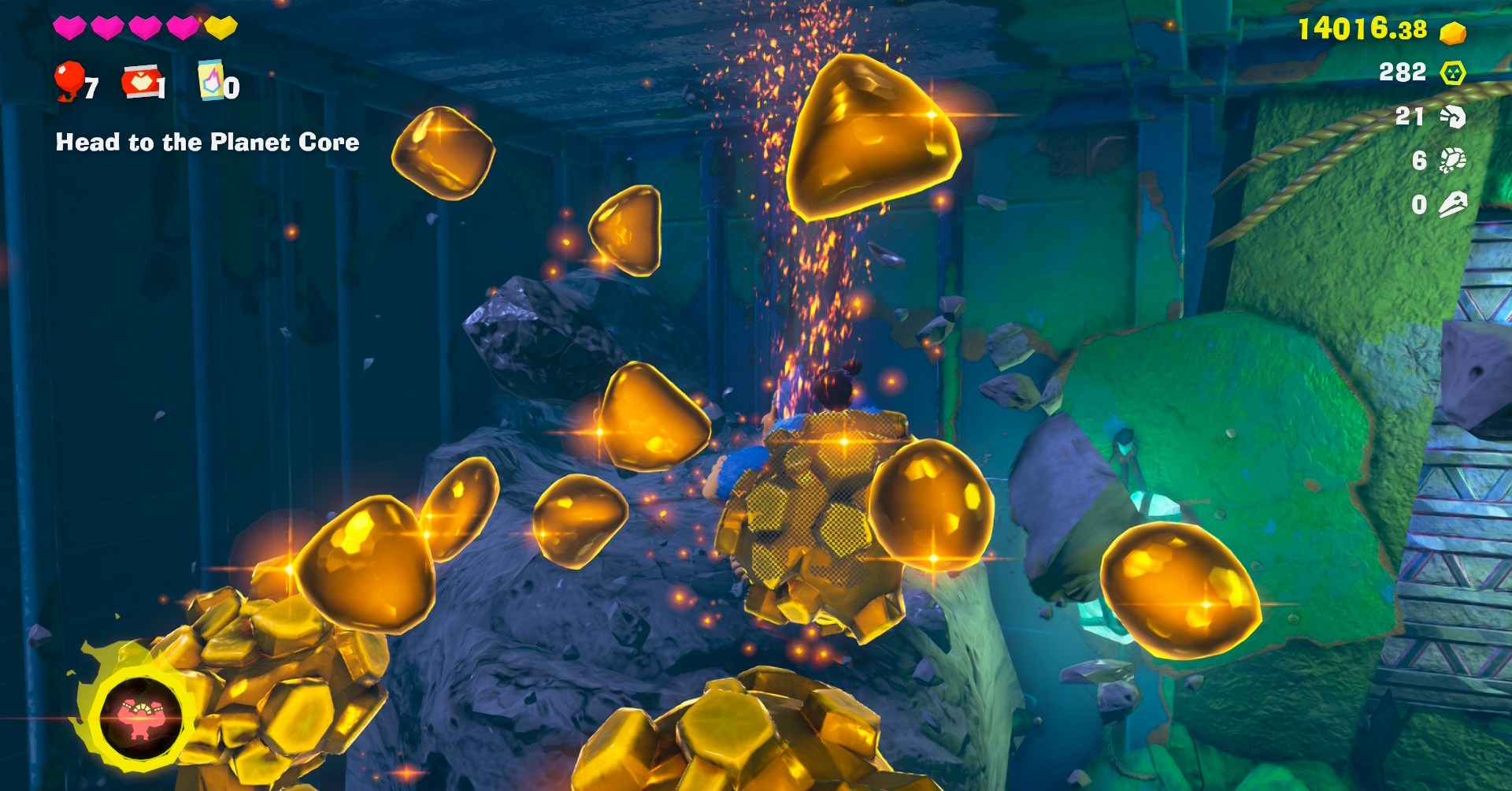Activate the Kong Bananza transformation icon
1512x791 pixels.
(140, 718)
